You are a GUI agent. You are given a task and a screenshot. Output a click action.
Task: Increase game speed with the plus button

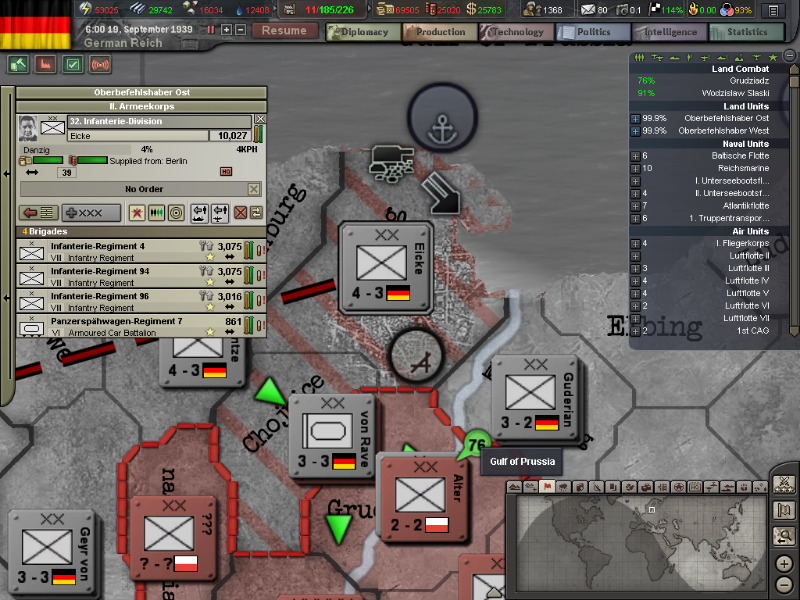click(x=226, y=30)
